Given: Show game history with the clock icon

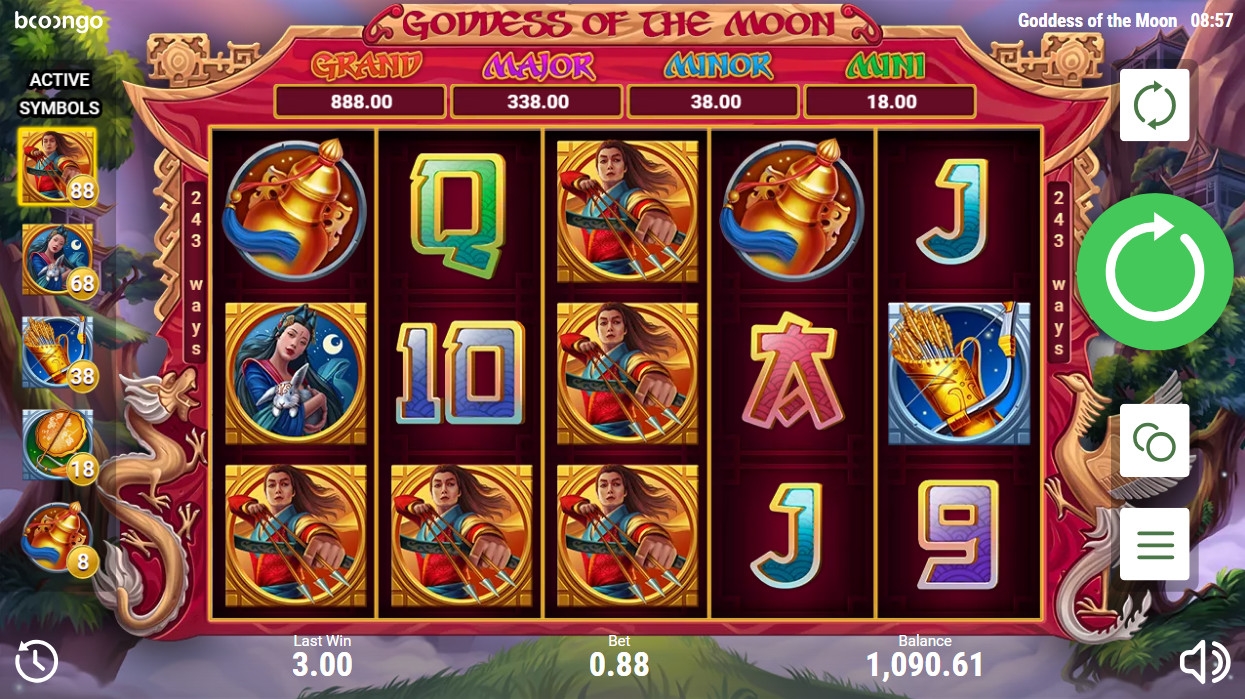Looking at the screenshot, I should pyautogui.click(x=37, y=661).
